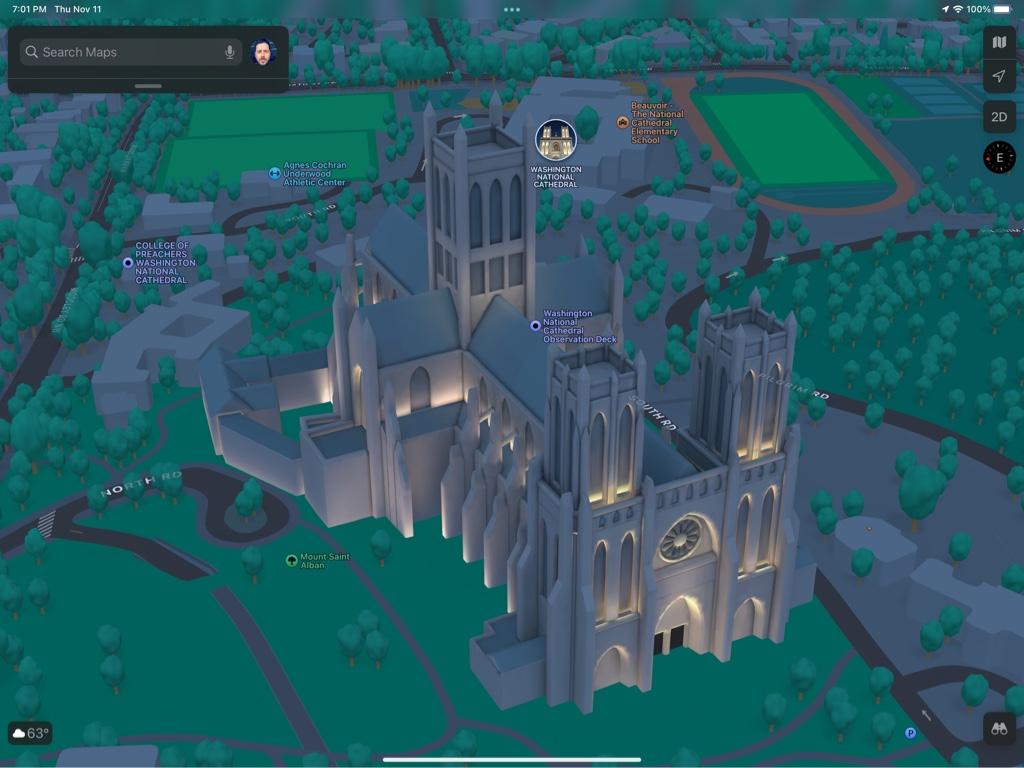Select the College of Preachers marker
The height and width of the screenshot is (768, 1024).
point(128,263)
